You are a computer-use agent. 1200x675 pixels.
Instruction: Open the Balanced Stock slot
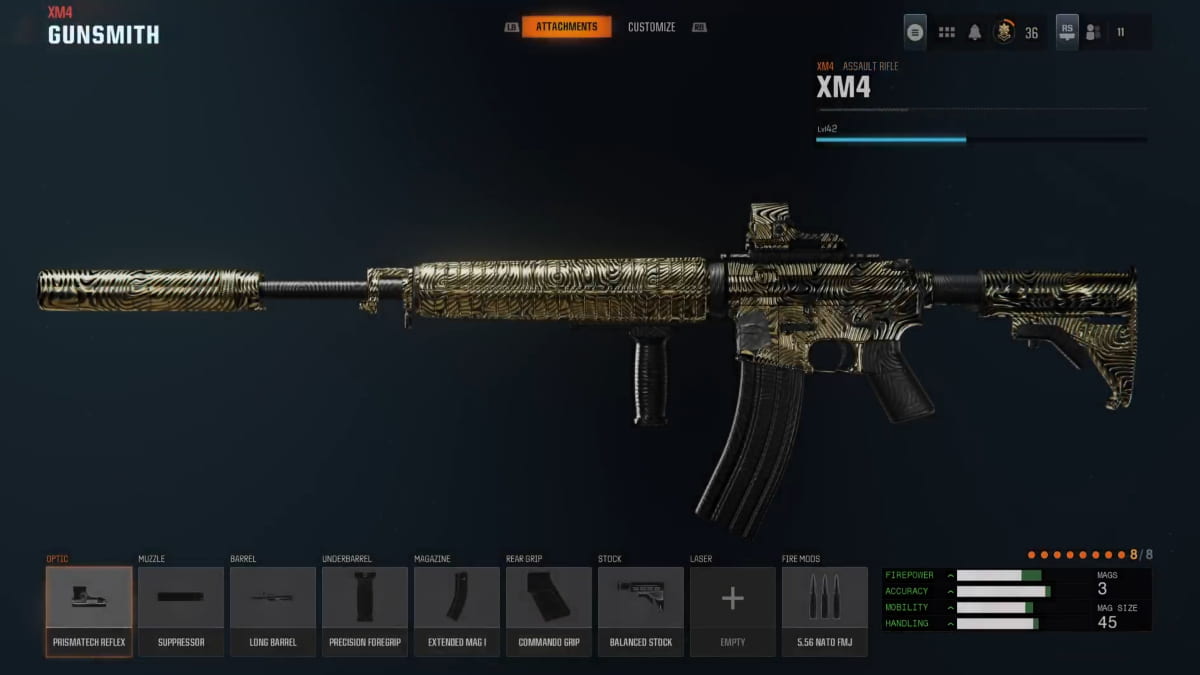pos(641,611)
